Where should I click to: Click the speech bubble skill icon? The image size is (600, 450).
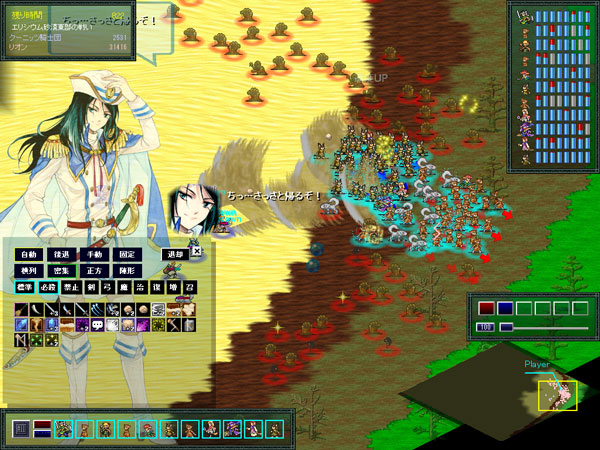[97, 324]
